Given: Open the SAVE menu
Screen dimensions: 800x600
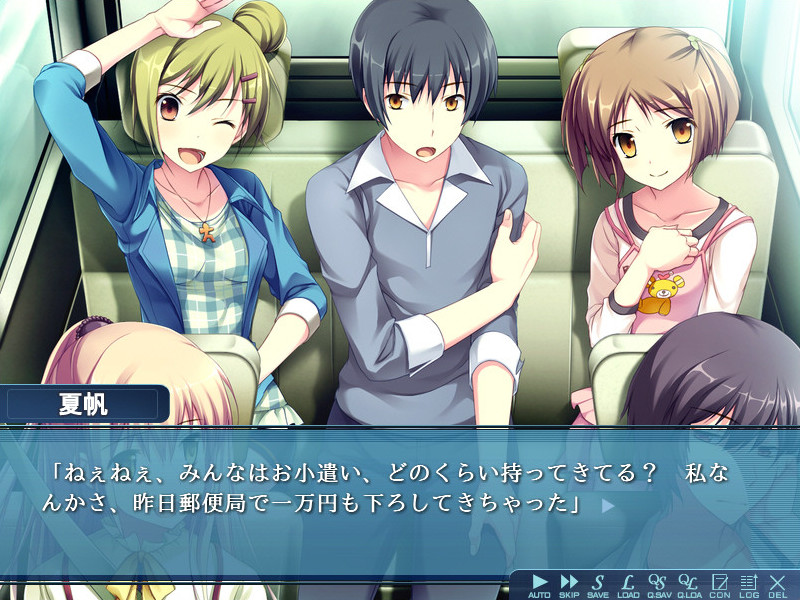Looking at the screenshot, I should [x=598, y=584].
